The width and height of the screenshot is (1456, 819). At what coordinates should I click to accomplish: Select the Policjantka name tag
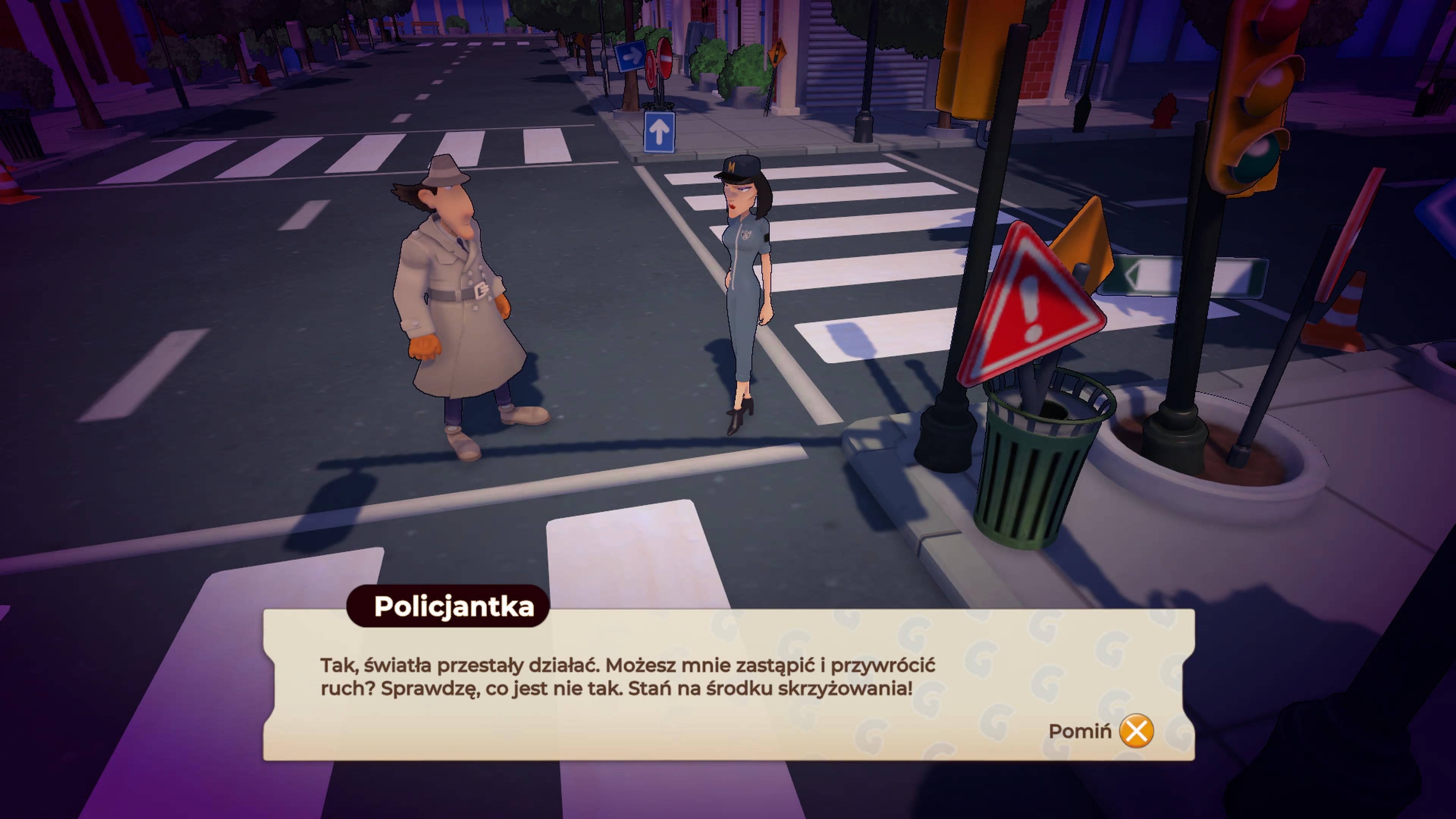coord(452,607)
